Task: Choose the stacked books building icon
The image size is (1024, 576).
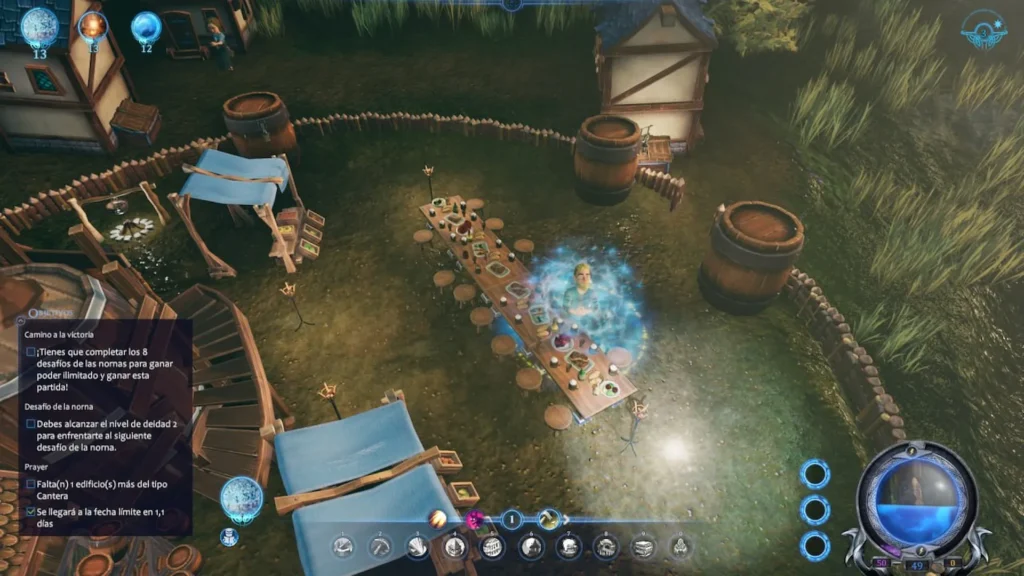Action: pos(643,546)
